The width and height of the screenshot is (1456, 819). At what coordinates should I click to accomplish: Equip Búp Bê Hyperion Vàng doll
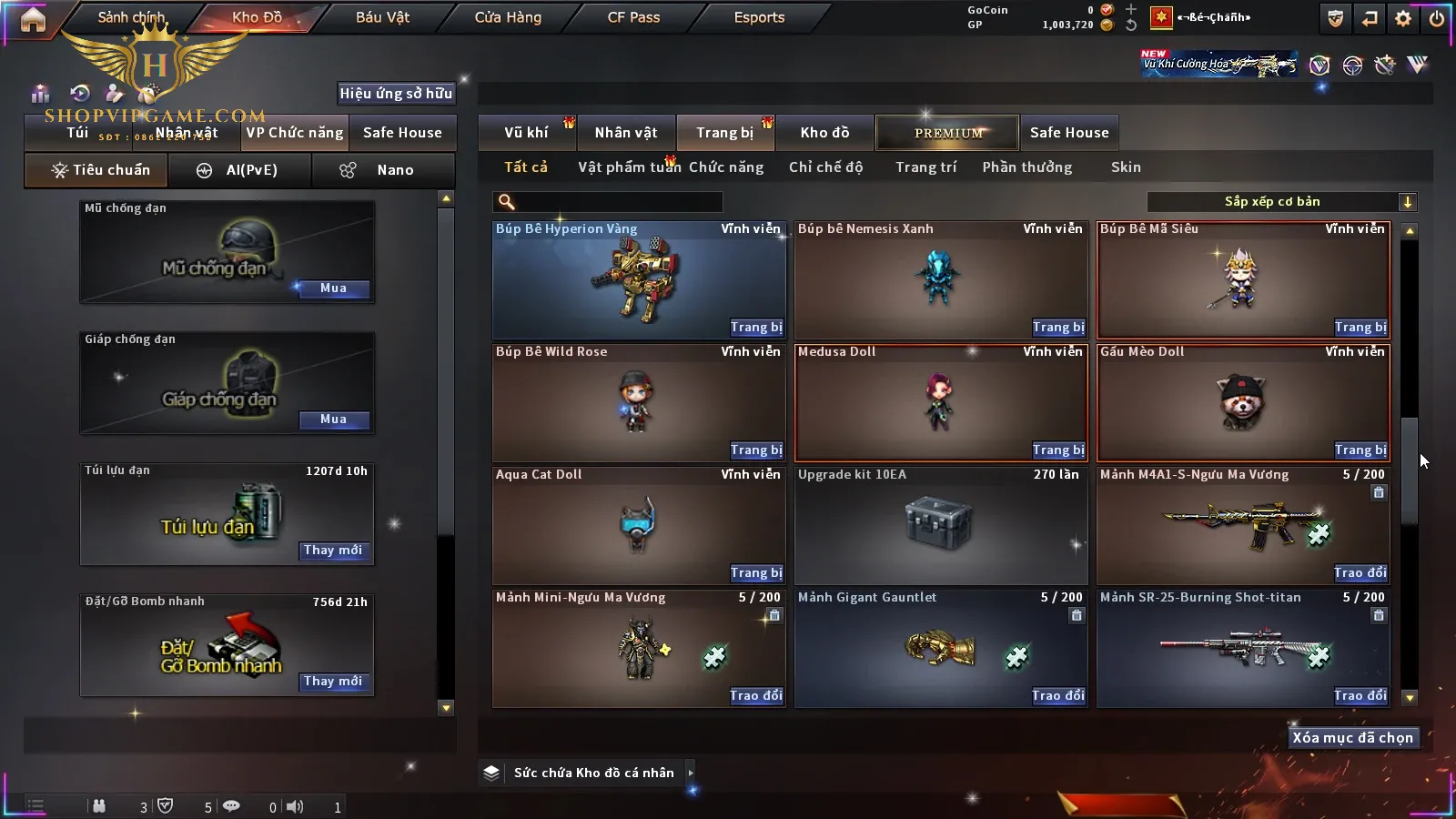tap(756, 328)
